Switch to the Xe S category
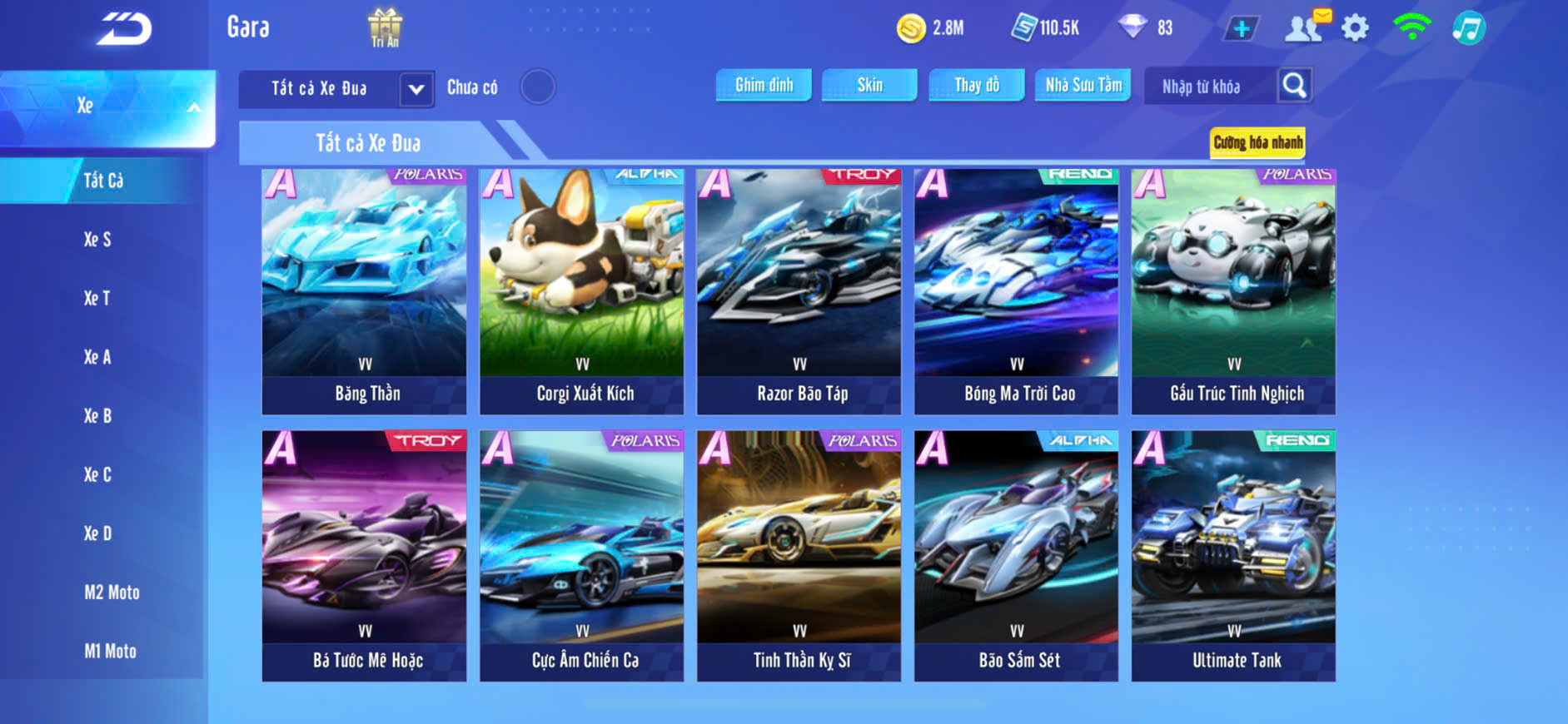 coord(97,240)
